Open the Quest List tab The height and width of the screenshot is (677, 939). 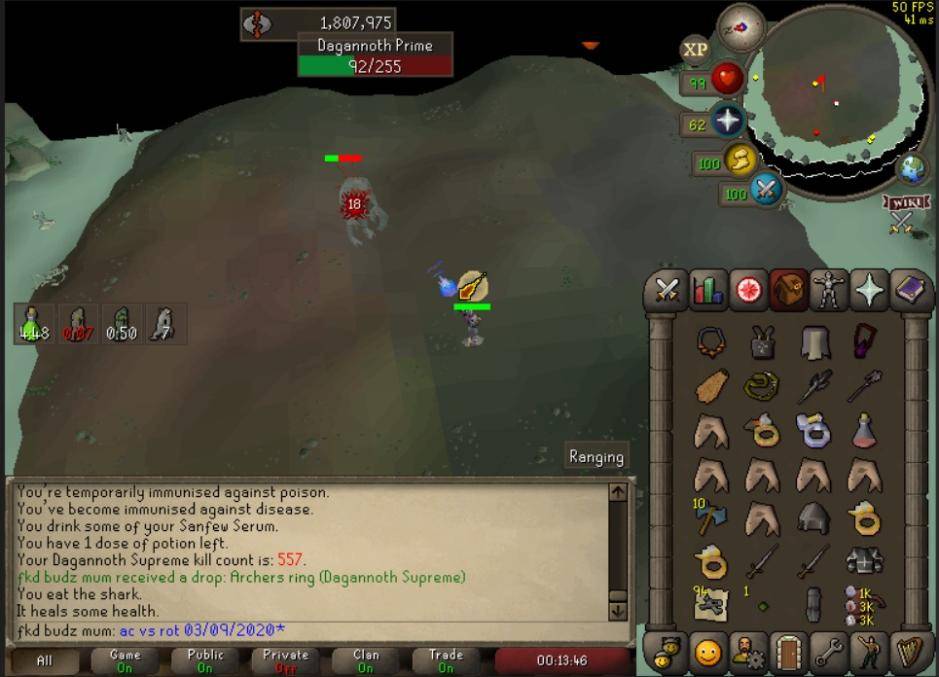(x=748, y=290)
